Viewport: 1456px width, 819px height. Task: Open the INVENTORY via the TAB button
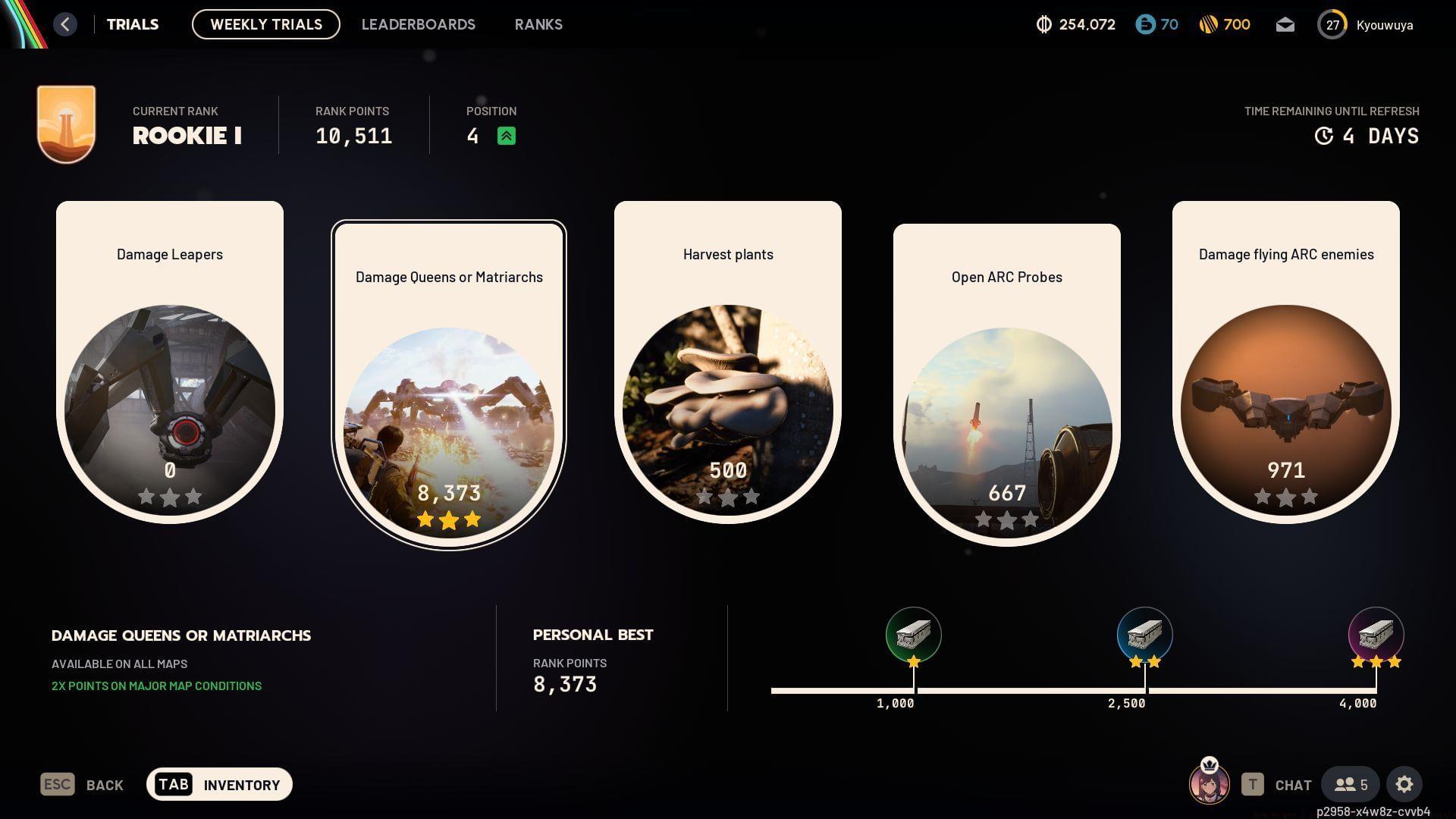[219, 784]
